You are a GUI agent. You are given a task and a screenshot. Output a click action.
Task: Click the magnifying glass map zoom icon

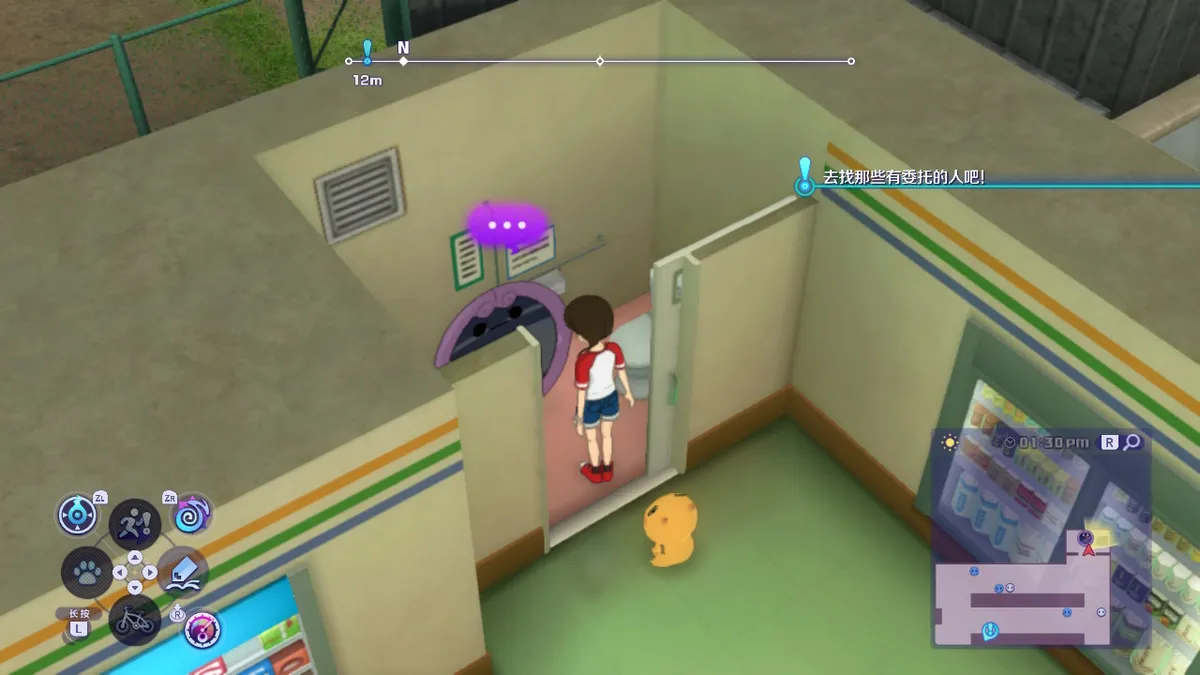[x=1132, y=442]
